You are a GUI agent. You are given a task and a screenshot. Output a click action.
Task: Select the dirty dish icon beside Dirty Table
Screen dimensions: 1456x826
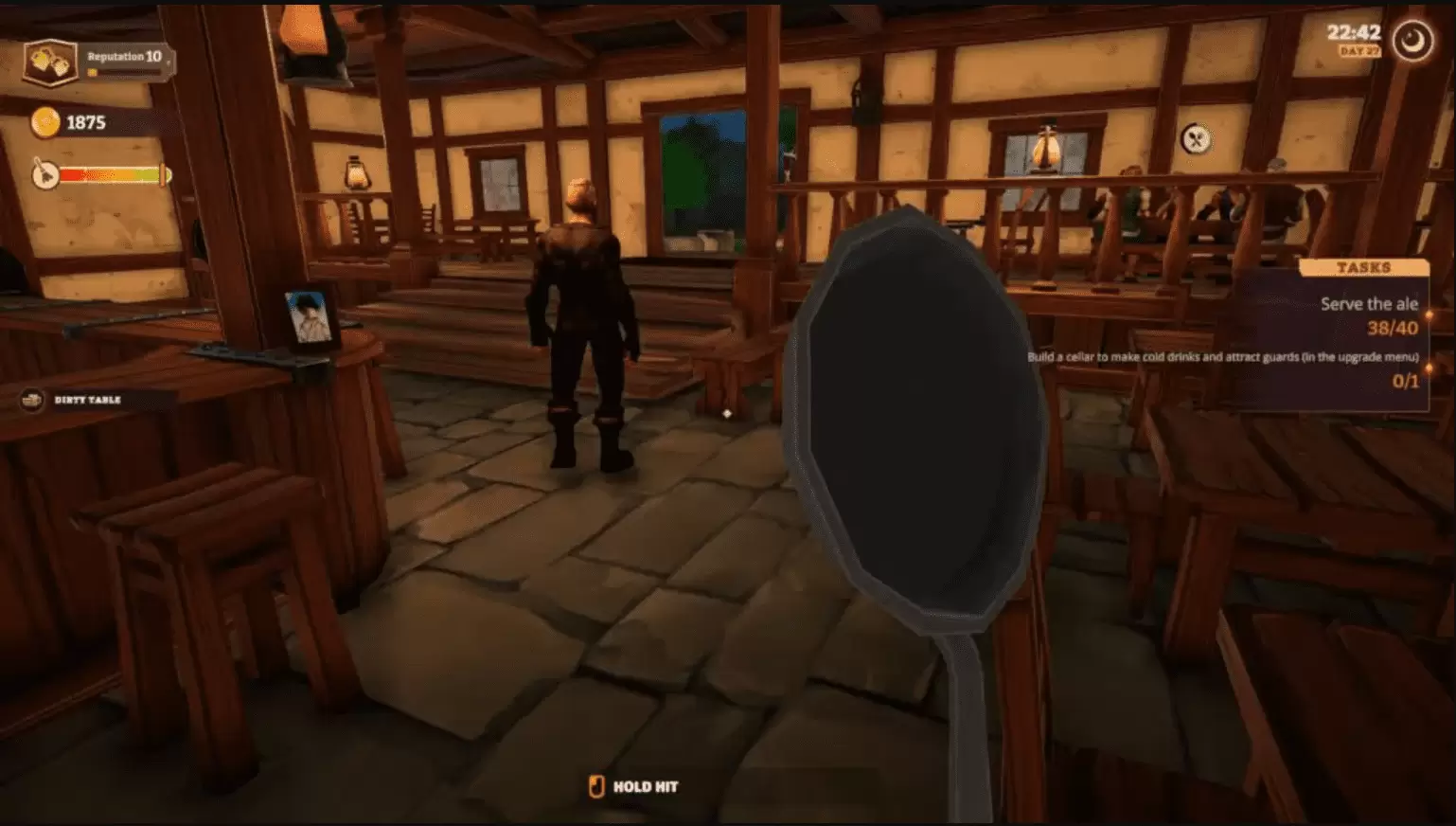point(31,400)
